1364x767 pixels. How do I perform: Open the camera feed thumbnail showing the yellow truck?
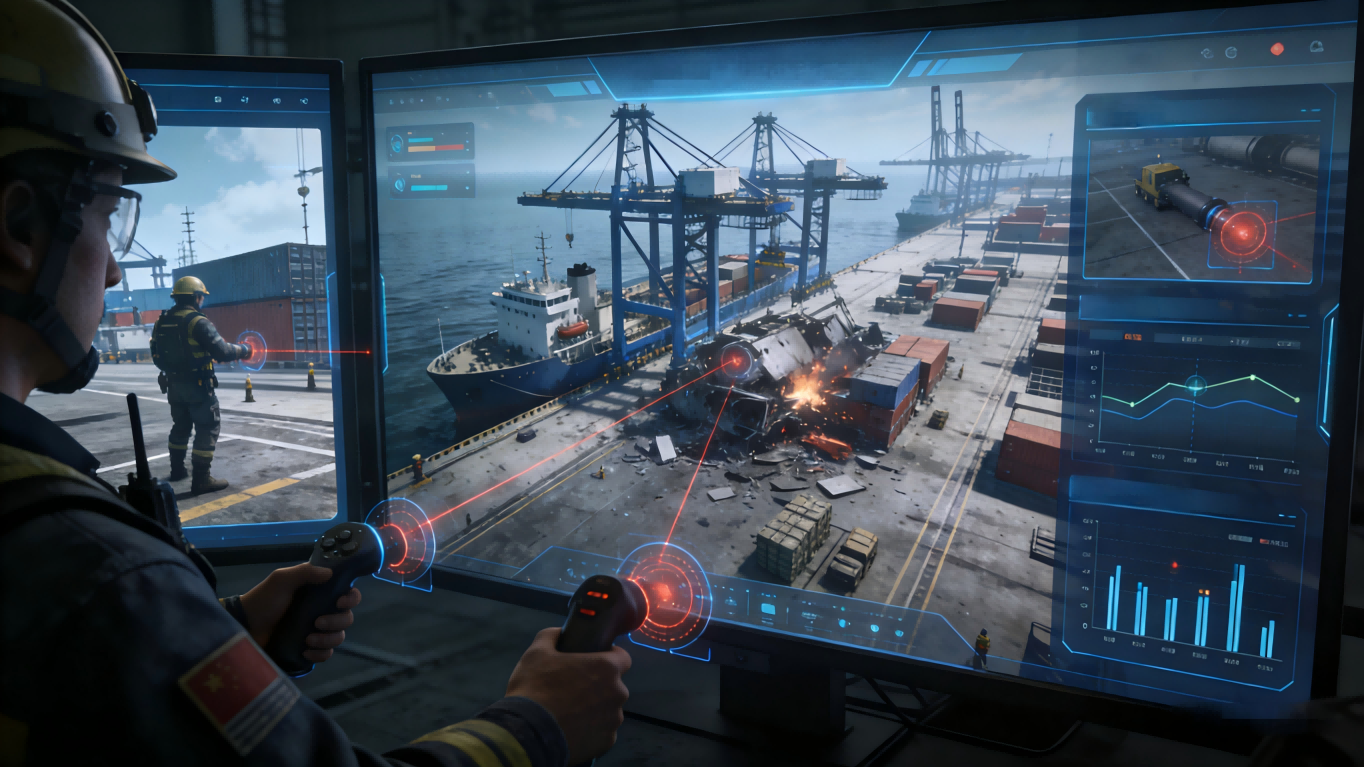[x=1201, y=209]
